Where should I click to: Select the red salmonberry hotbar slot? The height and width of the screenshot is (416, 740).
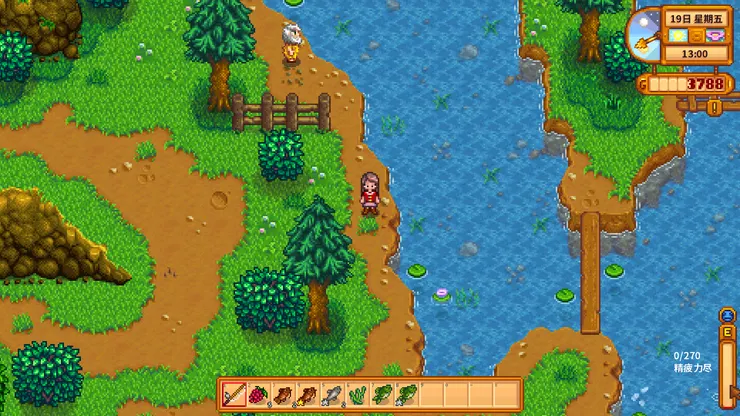click(x=259, y=394)
